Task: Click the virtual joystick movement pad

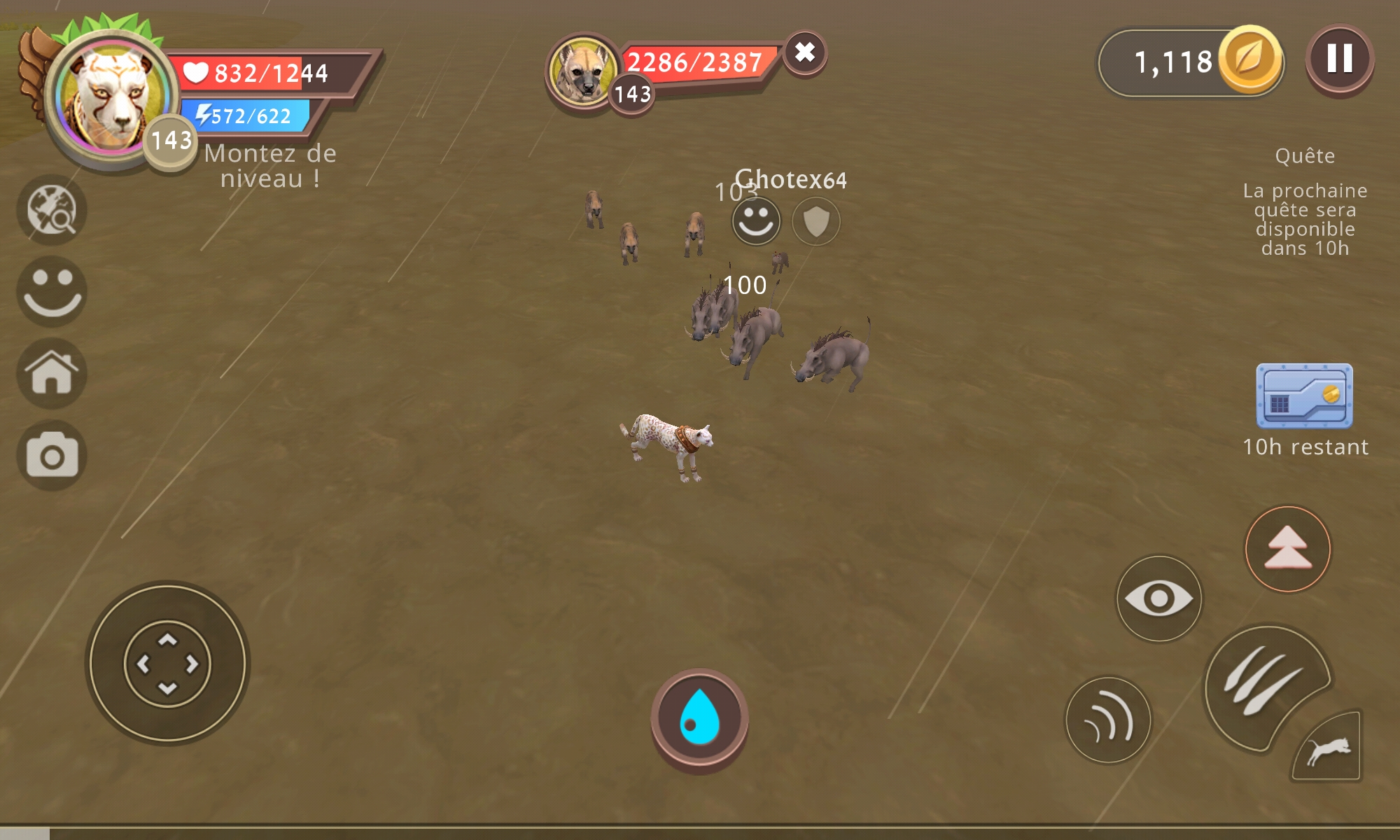Action: tap(167, 663)
